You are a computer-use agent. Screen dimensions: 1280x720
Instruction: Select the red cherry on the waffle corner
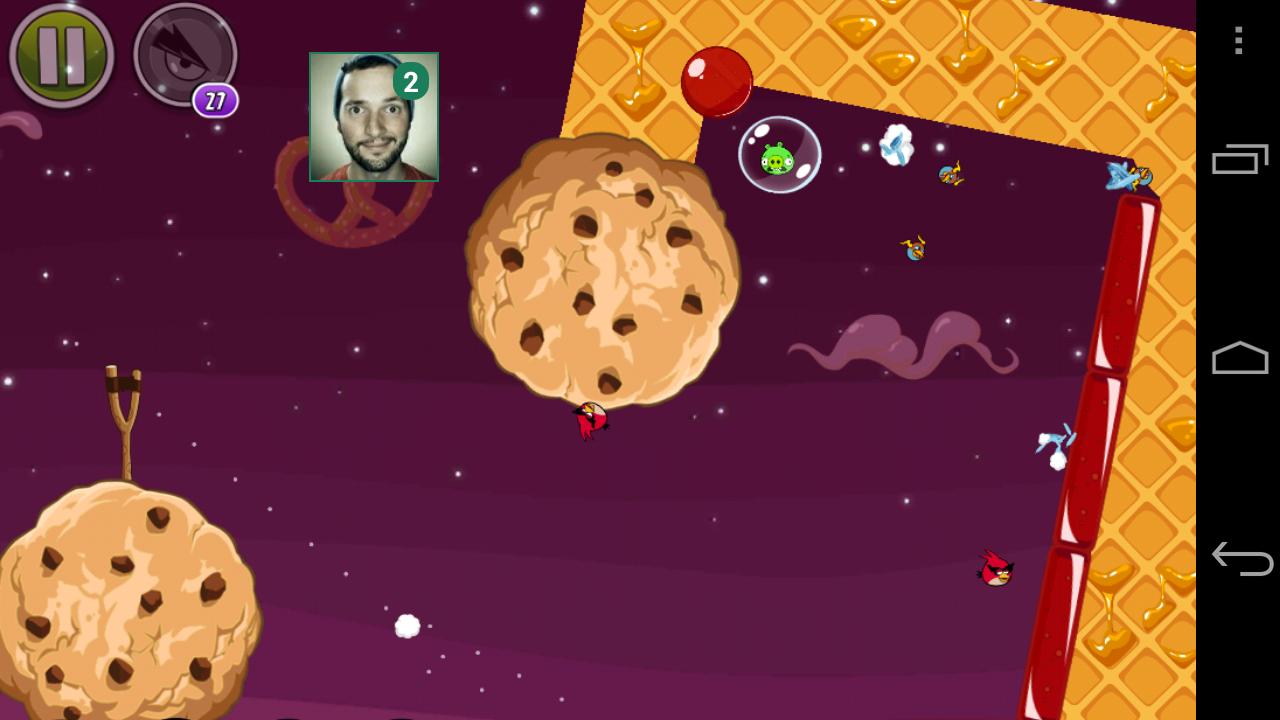pos(716,80)
